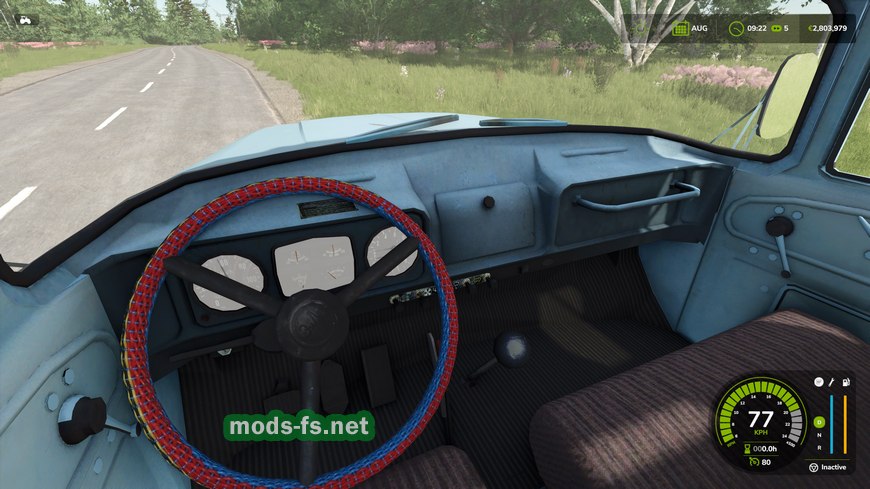
Task: Click the clock icon beside 09:22
Action: (x=736, y=28)
